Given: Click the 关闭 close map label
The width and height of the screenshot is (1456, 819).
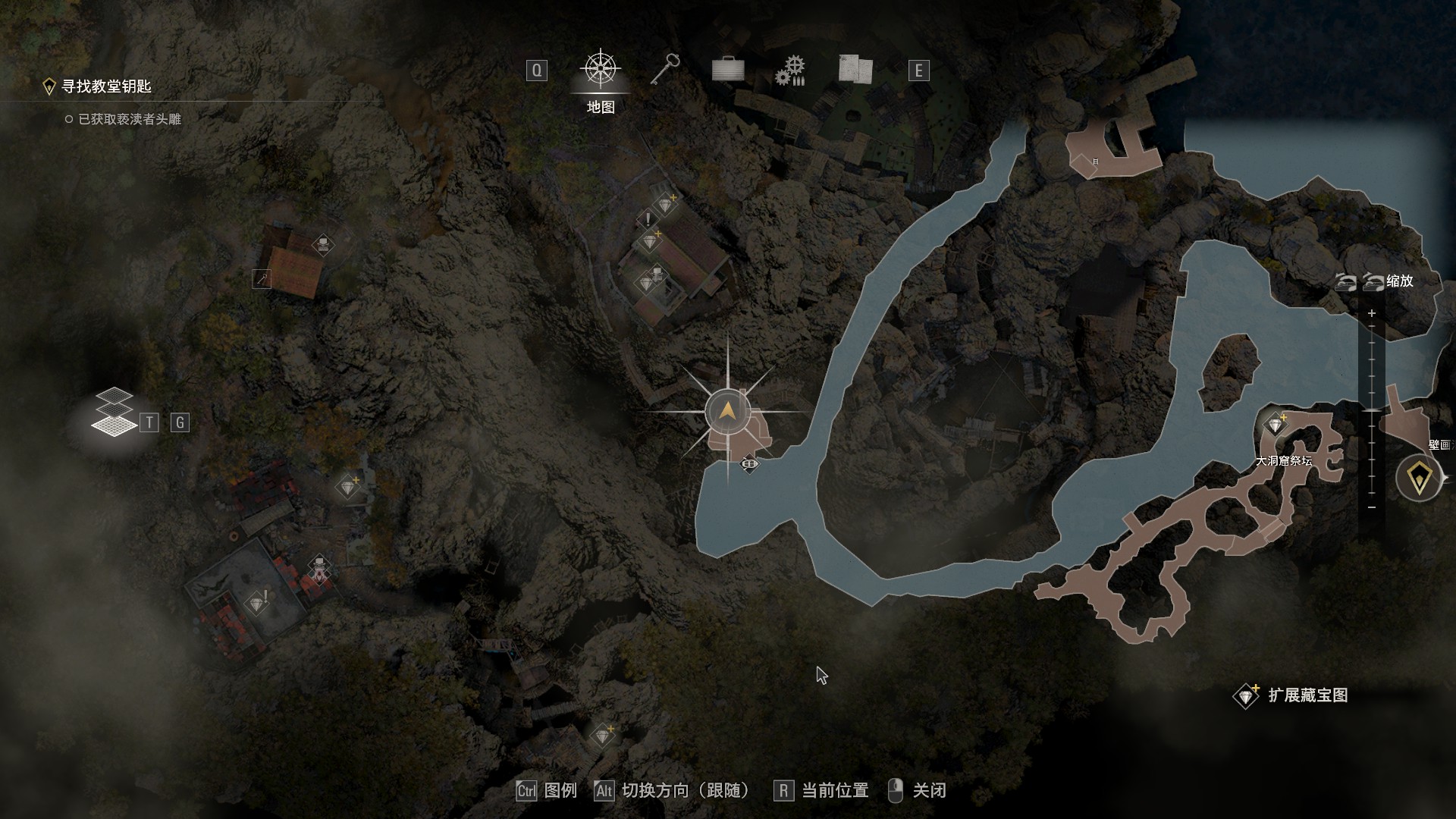Looking at the screenshot, I should coord(929,791).
